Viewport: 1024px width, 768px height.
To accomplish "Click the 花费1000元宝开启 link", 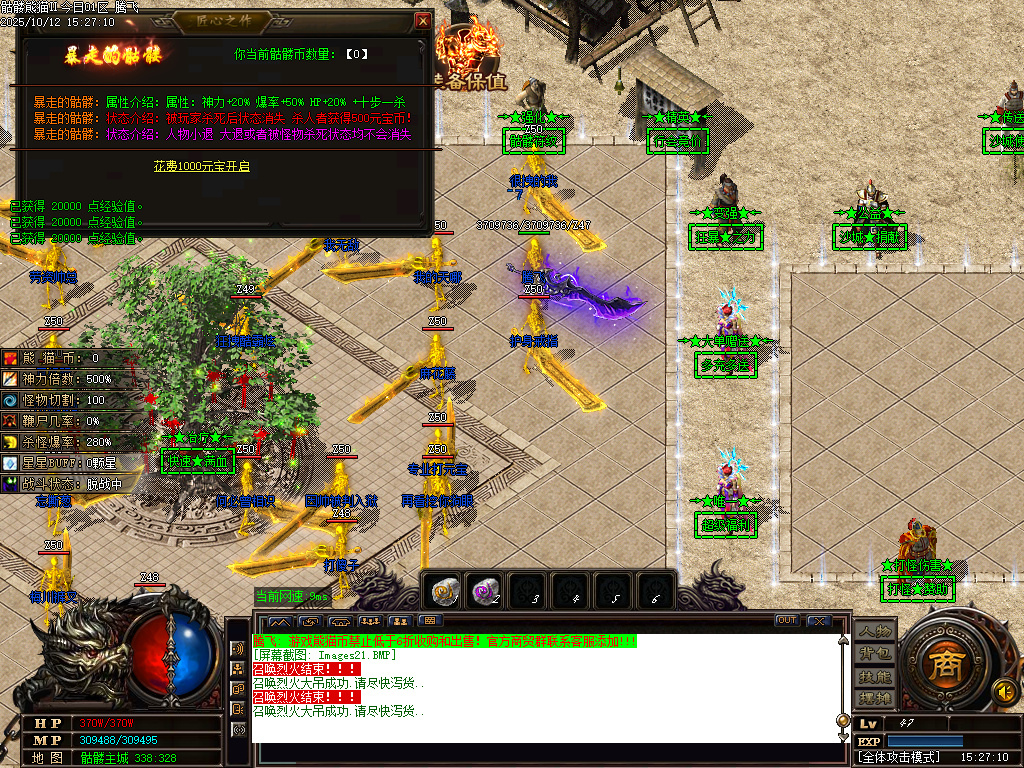I will 201,166.
